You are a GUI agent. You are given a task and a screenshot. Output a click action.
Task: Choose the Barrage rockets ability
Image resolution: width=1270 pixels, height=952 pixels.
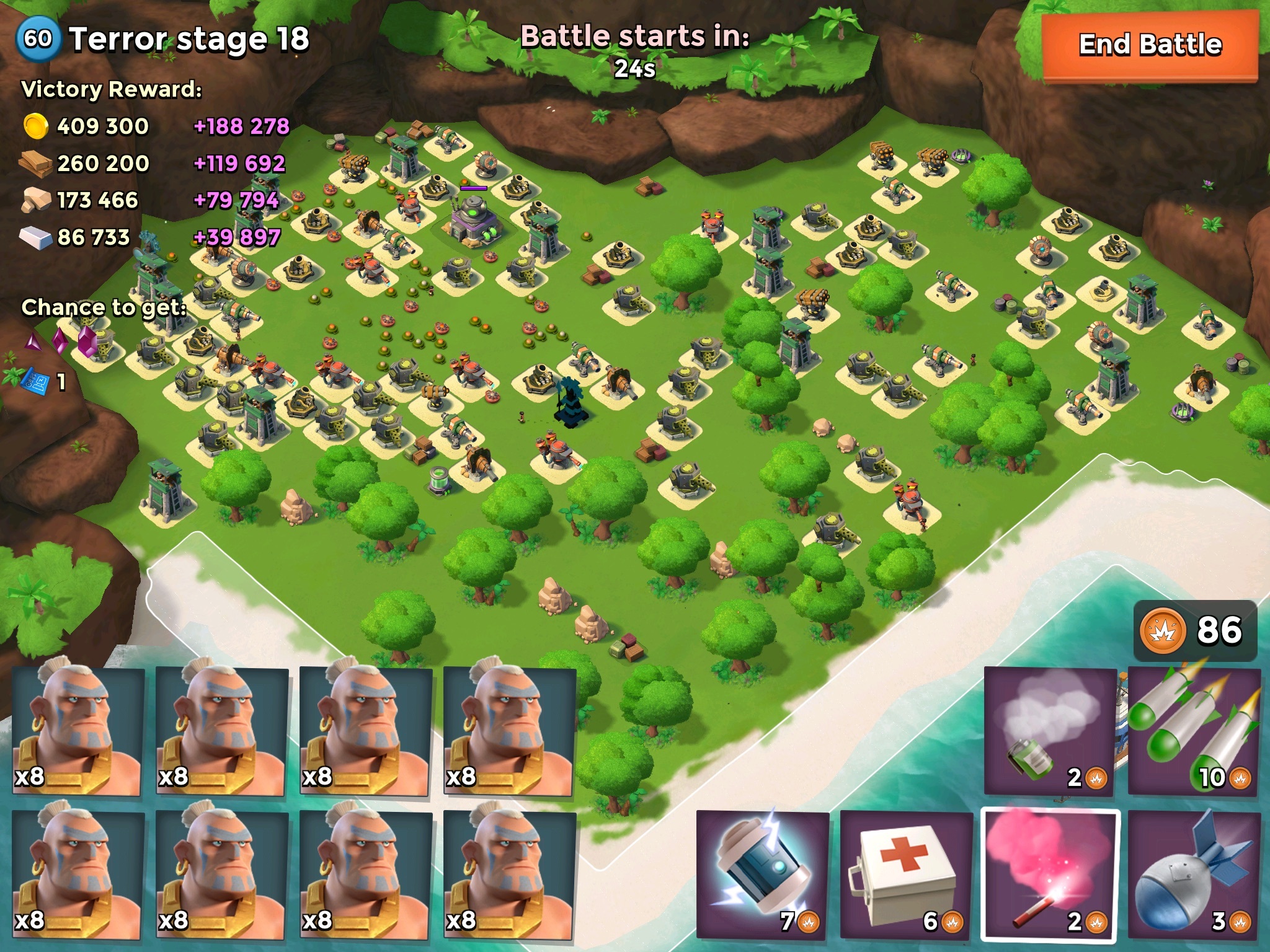(x=1193, y=731)
